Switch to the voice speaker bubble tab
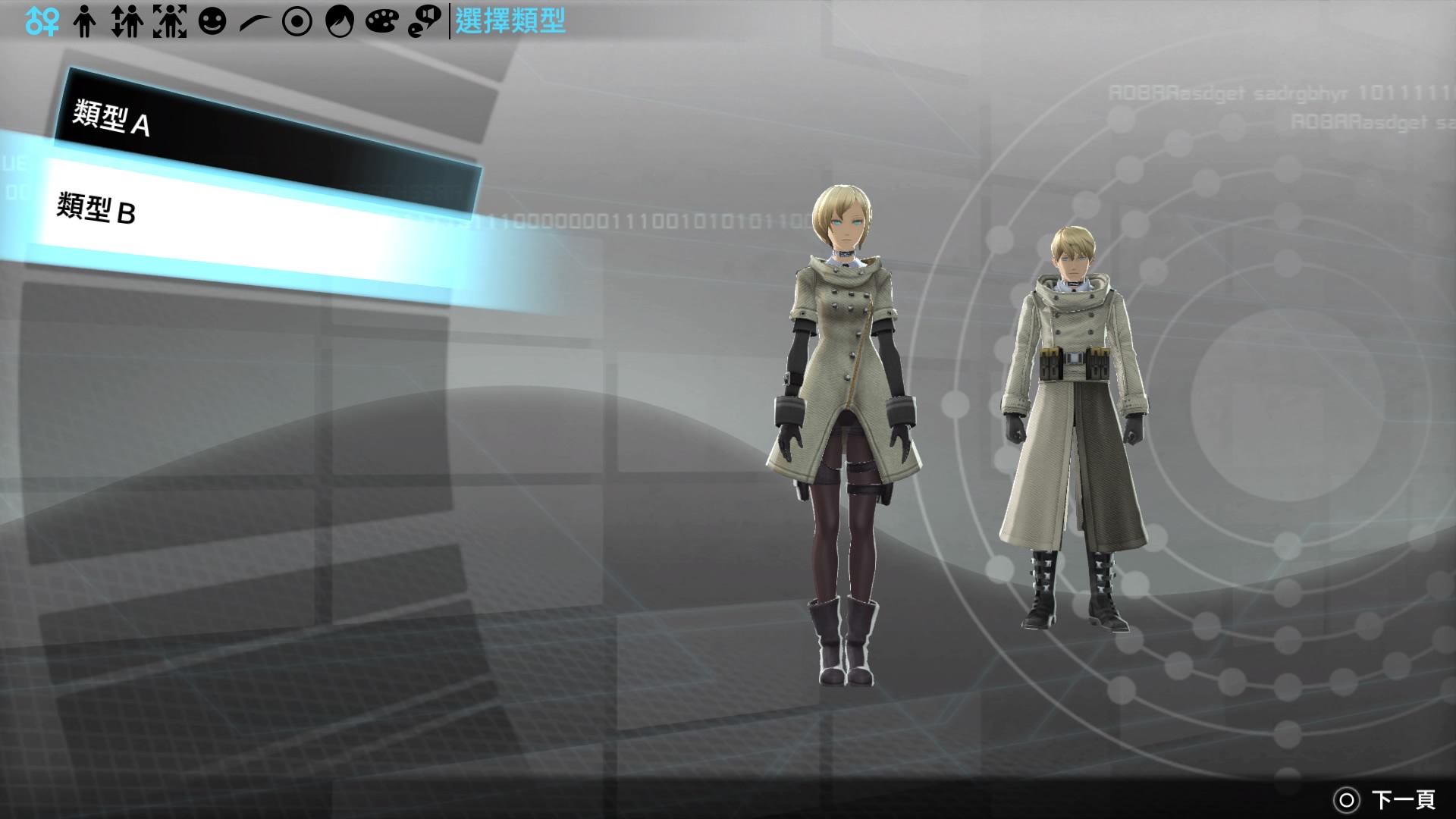The height and width of the screenshot is (819, 1456). [425, 21]
